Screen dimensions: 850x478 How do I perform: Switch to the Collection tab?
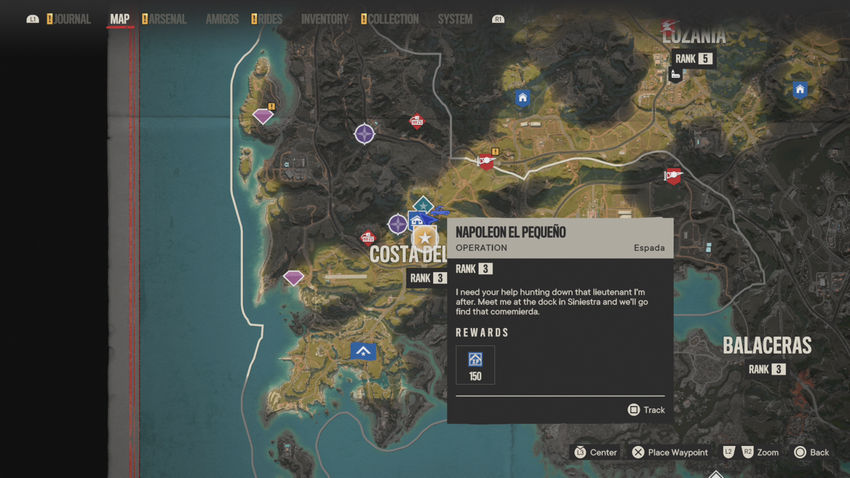pos(392,19)
